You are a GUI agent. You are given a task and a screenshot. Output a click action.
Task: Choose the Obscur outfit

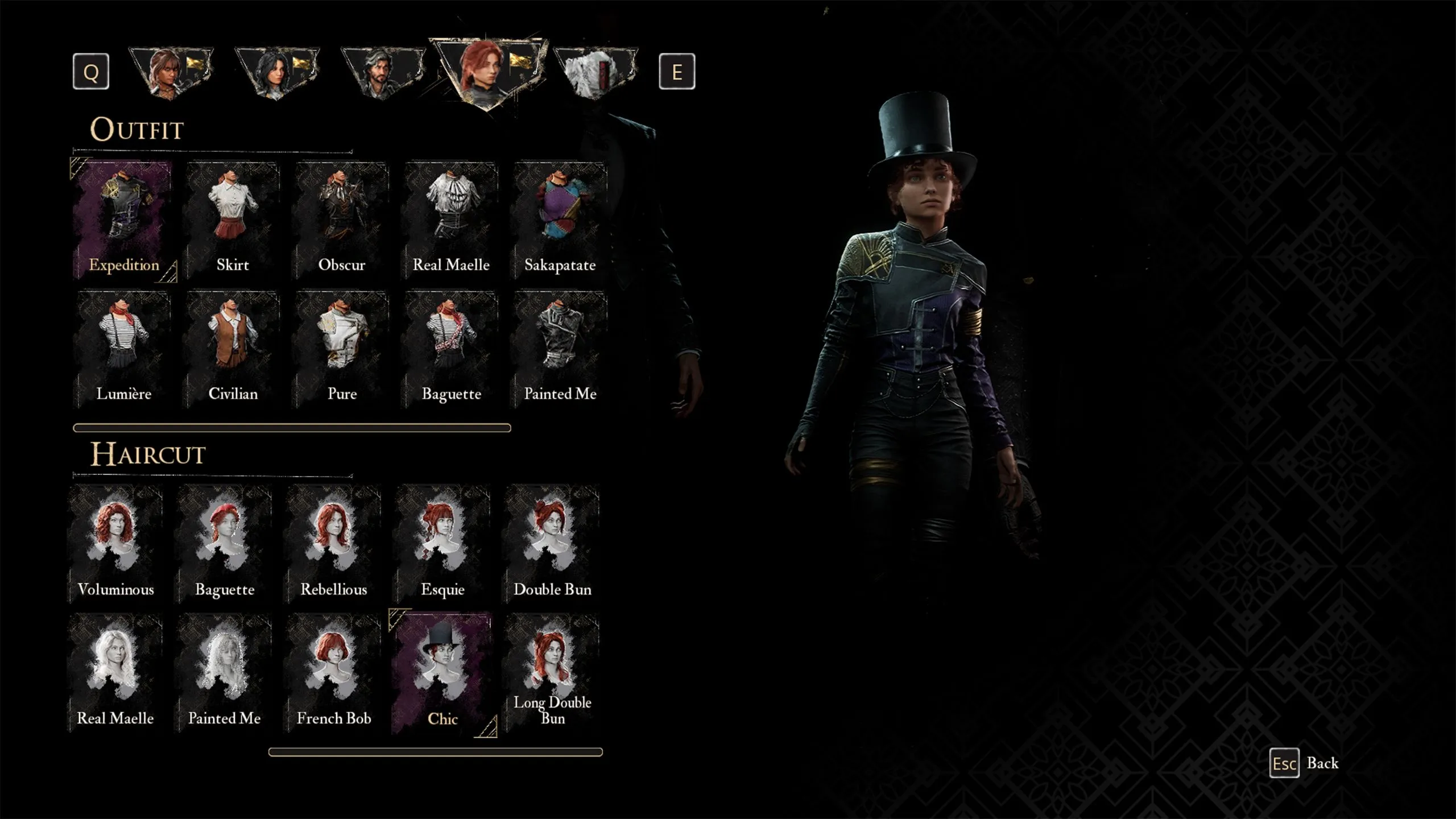(x=341, y=222)
